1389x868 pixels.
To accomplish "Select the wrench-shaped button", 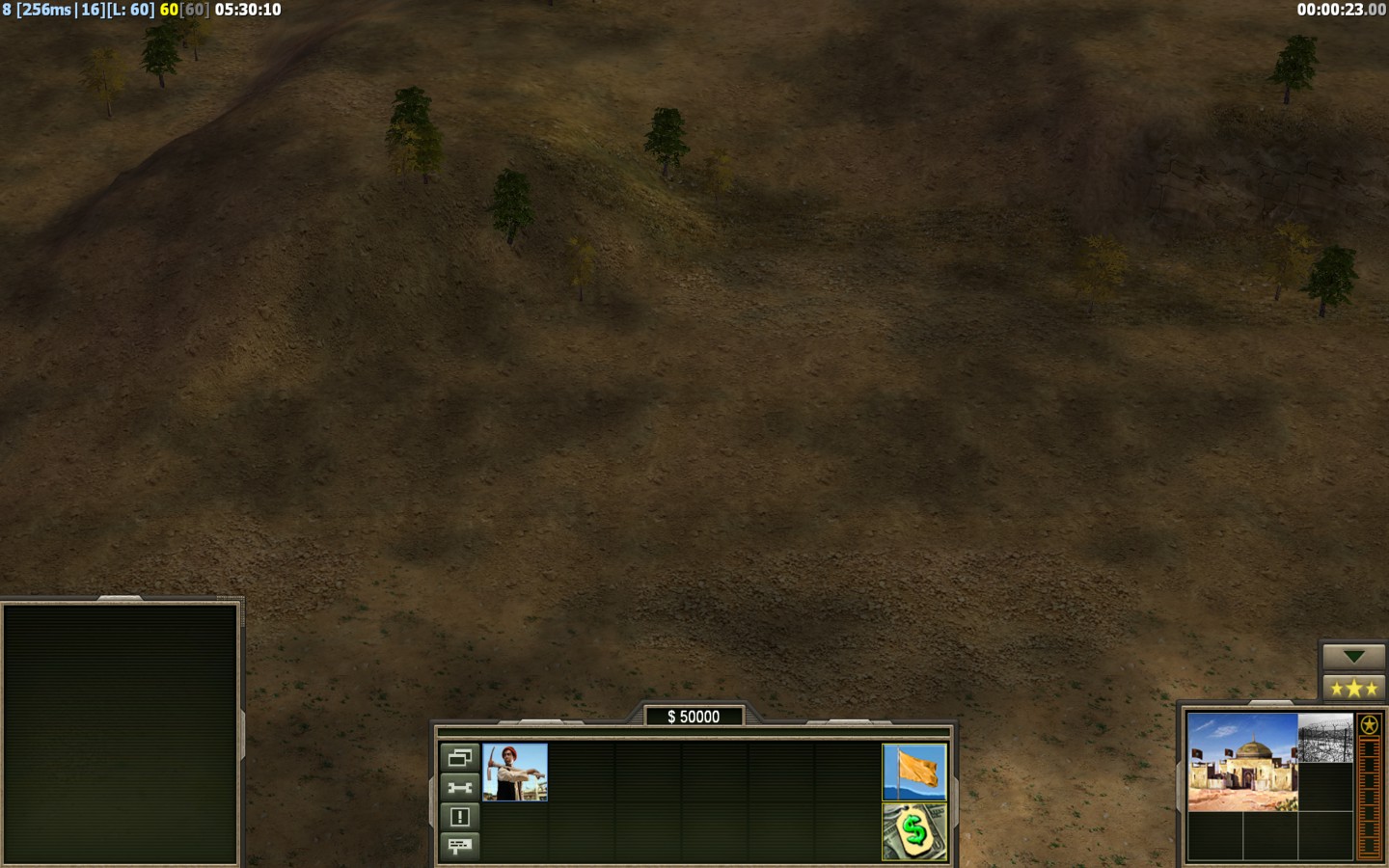I will pos(459,787).
